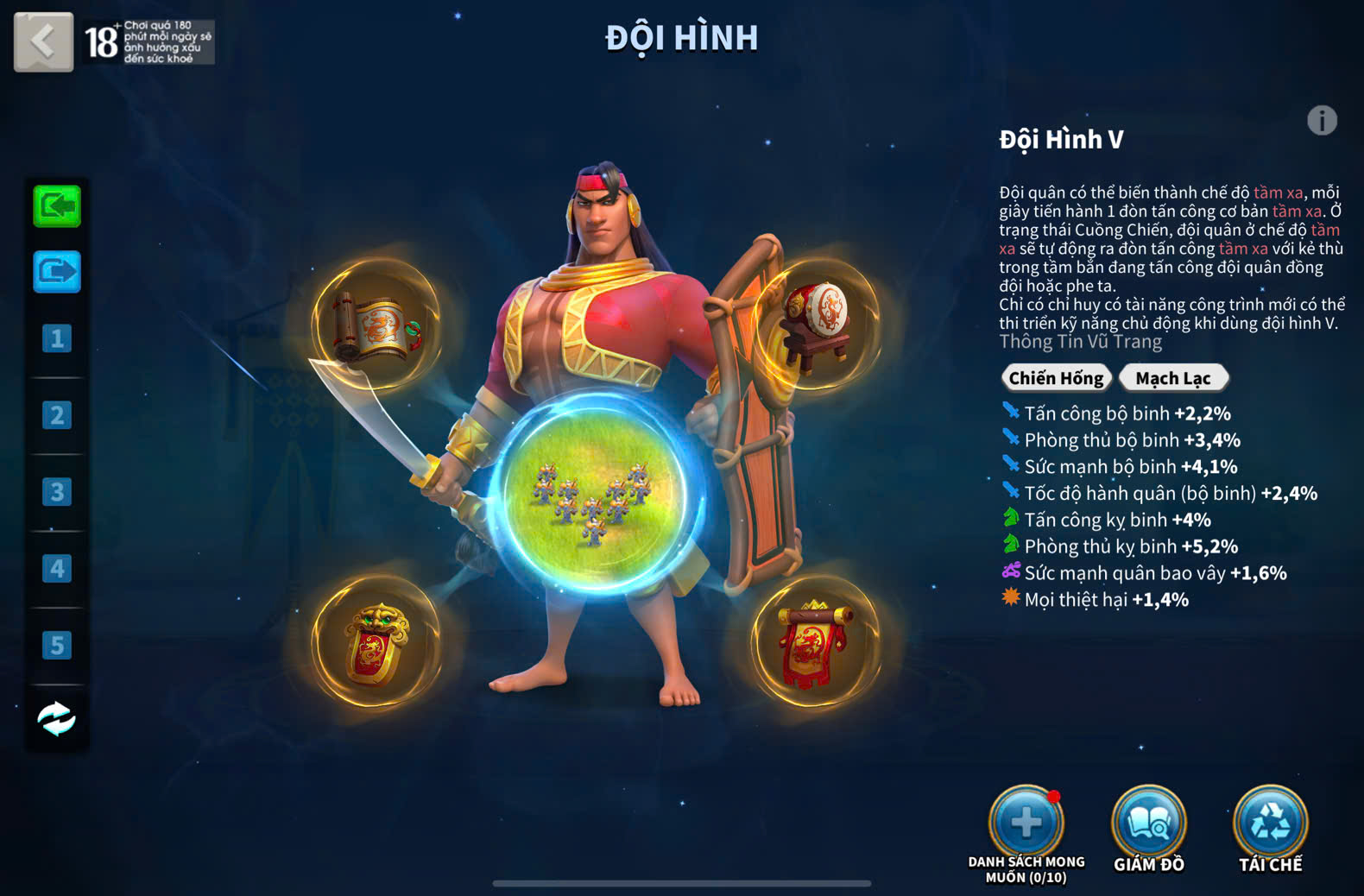The width and height of the screenshot is (1364, 896).
Task: Open formation preset 4
Action: pos(57,569)
